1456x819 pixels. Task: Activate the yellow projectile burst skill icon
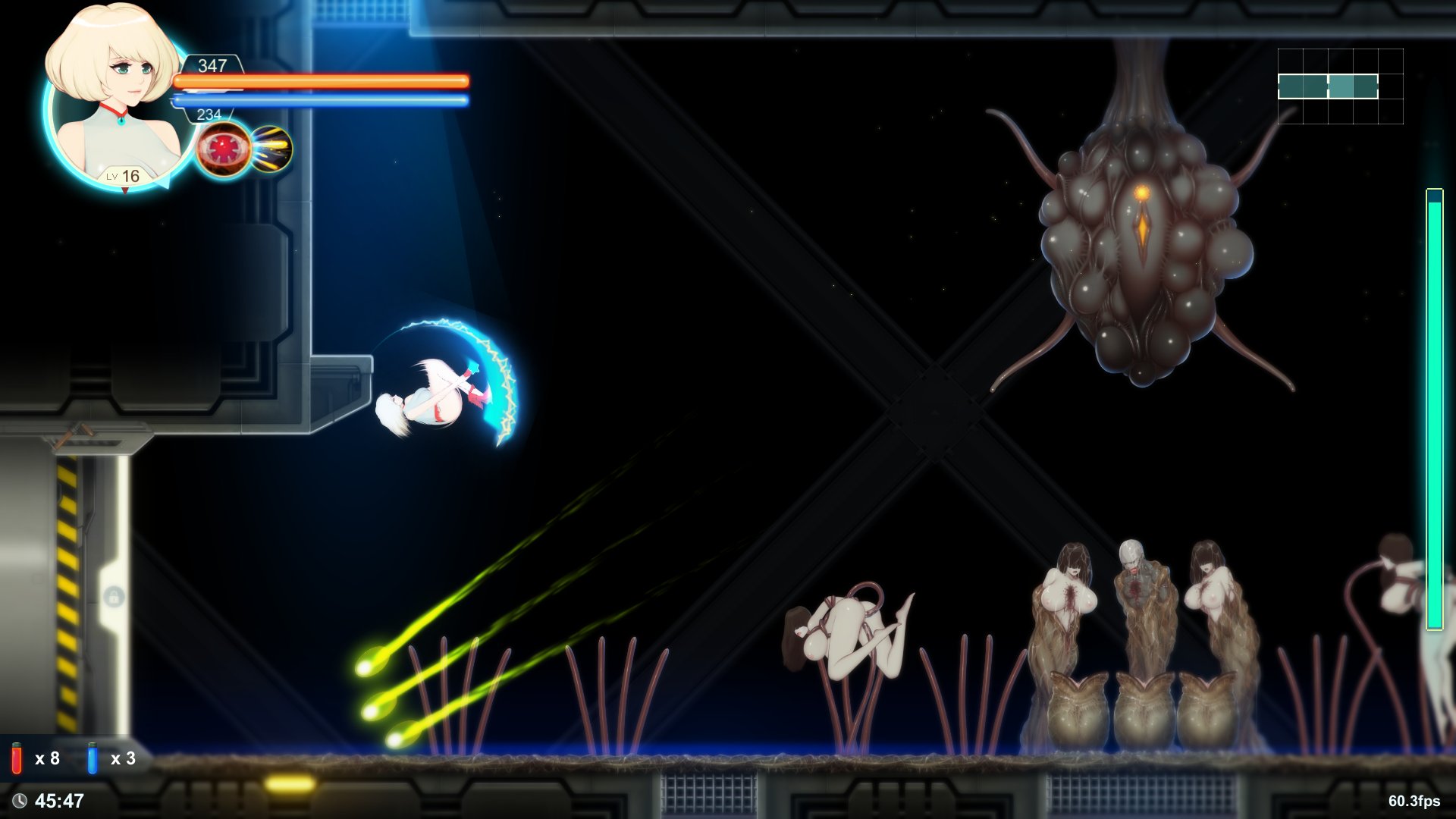(x=271, y=149)
